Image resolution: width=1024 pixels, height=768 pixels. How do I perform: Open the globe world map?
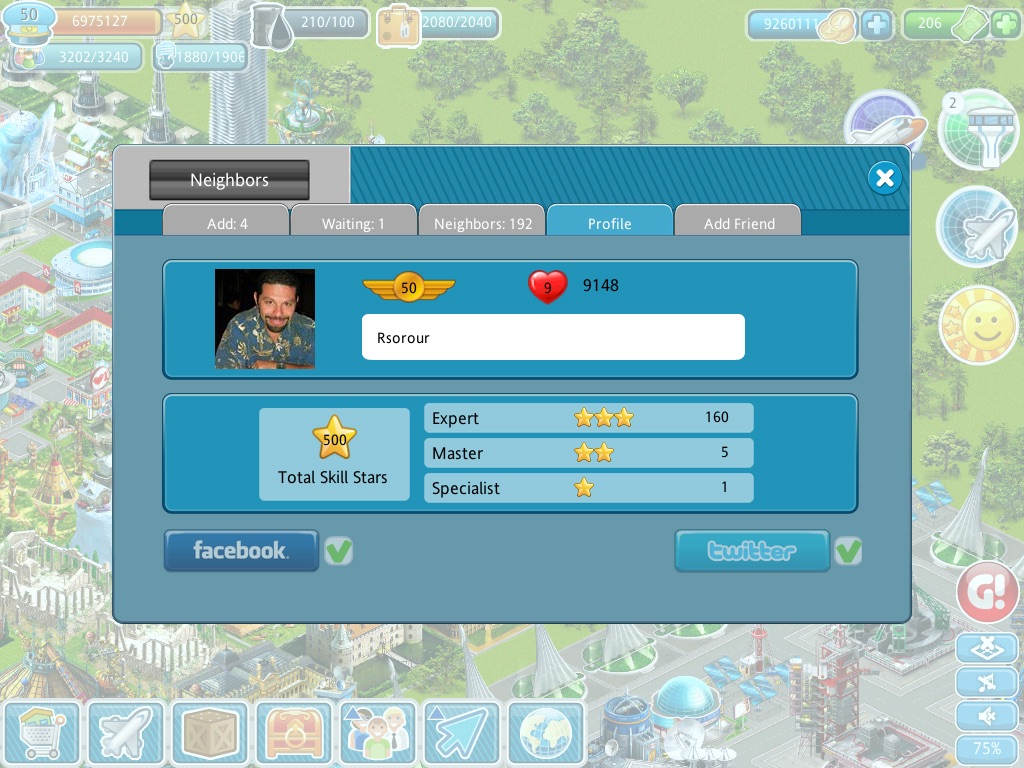546,734
